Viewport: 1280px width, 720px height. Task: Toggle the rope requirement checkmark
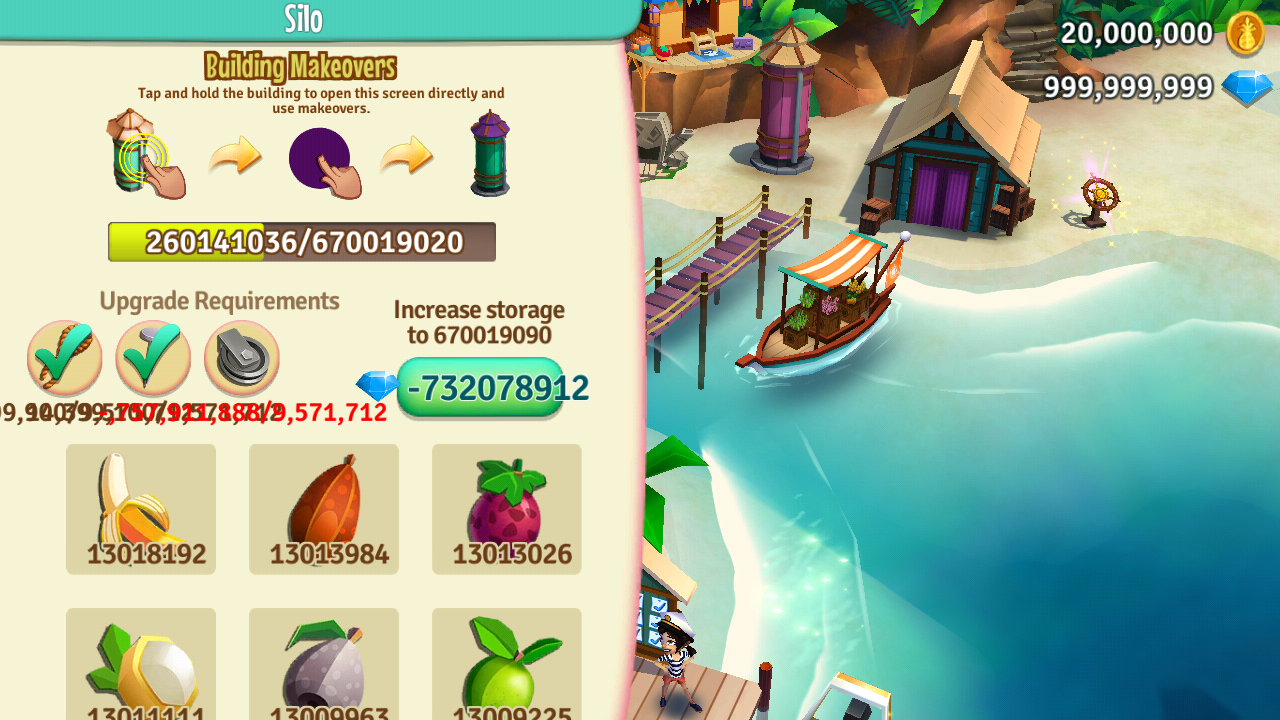(64, 357)
